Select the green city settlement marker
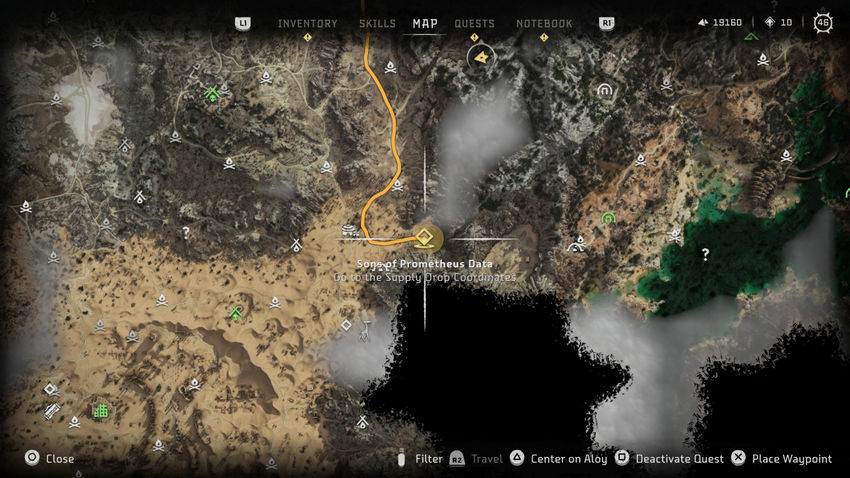The image size is (850, 478). [x=100, y=410]
